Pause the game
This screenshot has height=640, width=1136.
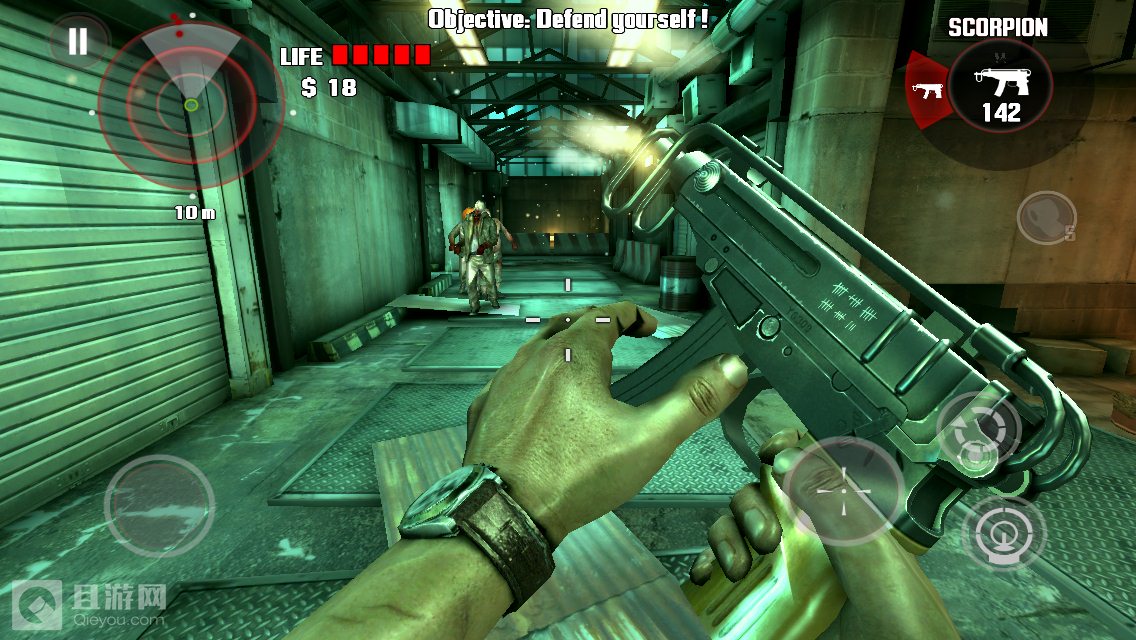click(77, 41)
